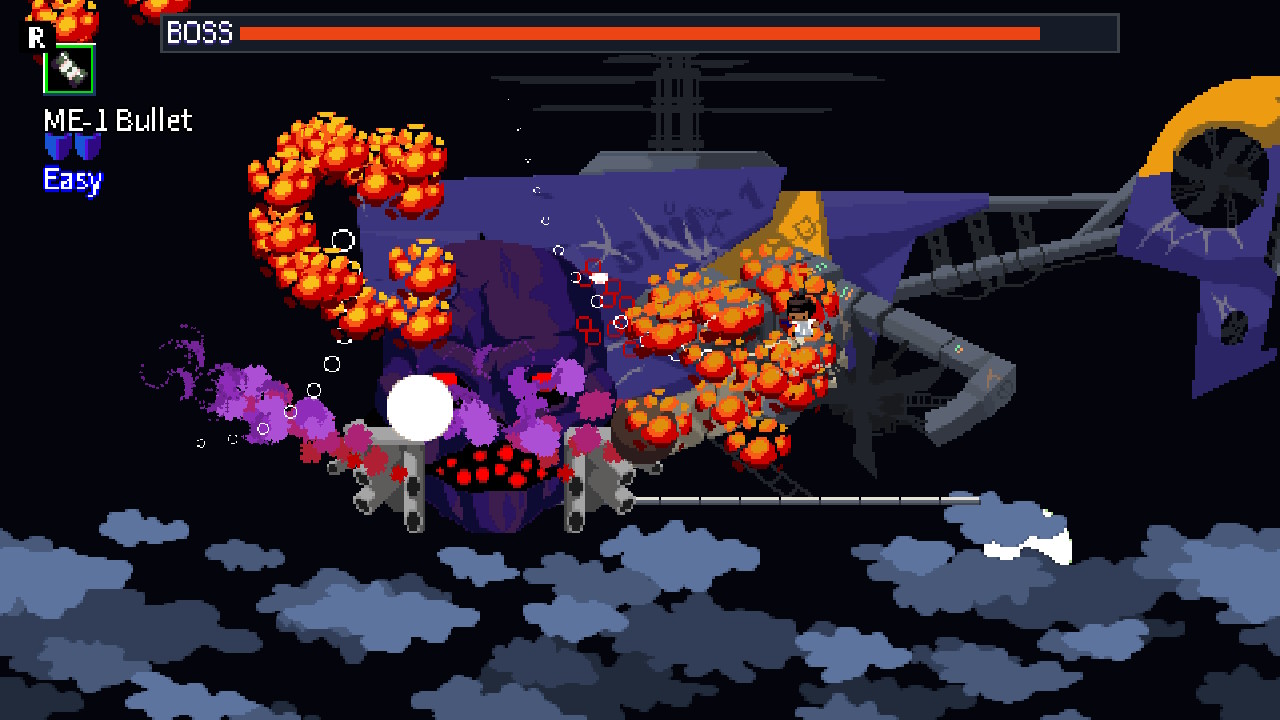
Task: Click the orange boss health bar
Action: point(640,34)
